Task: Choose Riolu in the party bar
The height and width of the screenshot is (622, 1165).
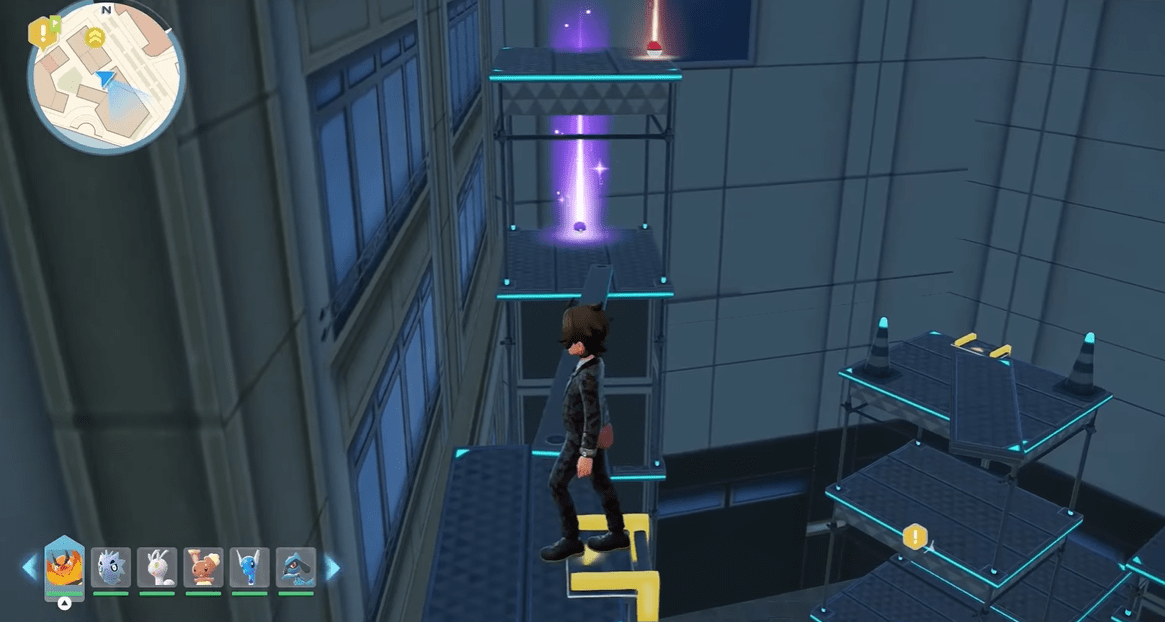Action: [x=295, y=567]
